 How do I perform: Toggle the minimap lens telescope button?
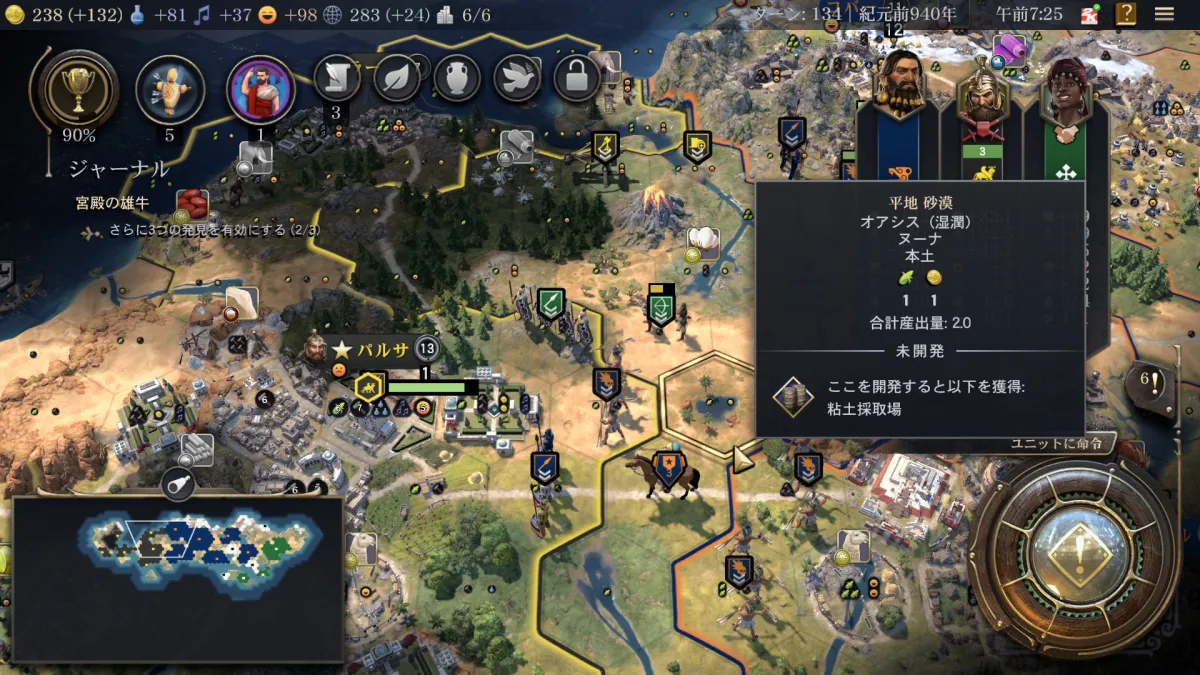point(176,482)
